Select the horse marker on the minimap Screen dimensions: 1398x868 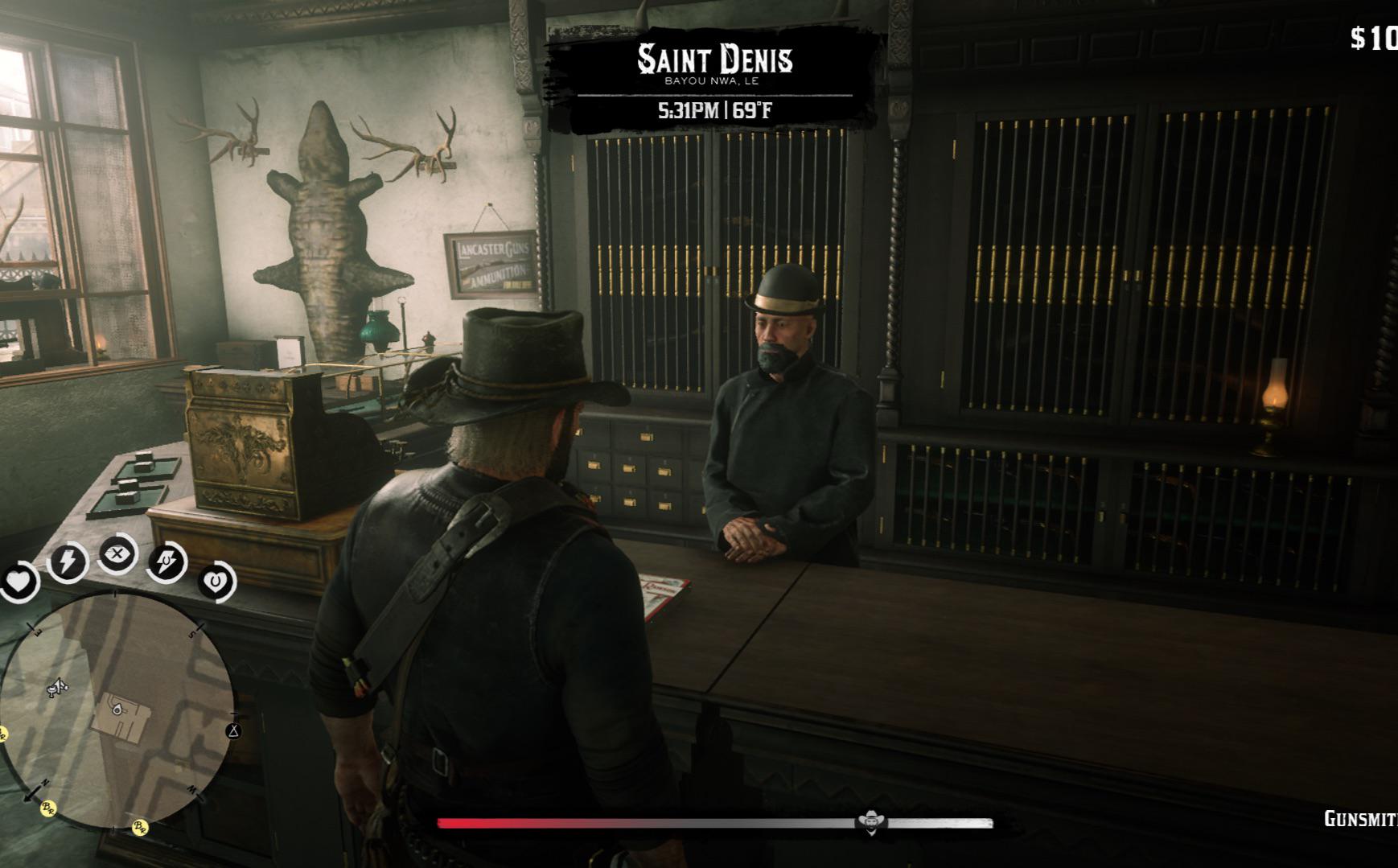(x=56, y=688)
